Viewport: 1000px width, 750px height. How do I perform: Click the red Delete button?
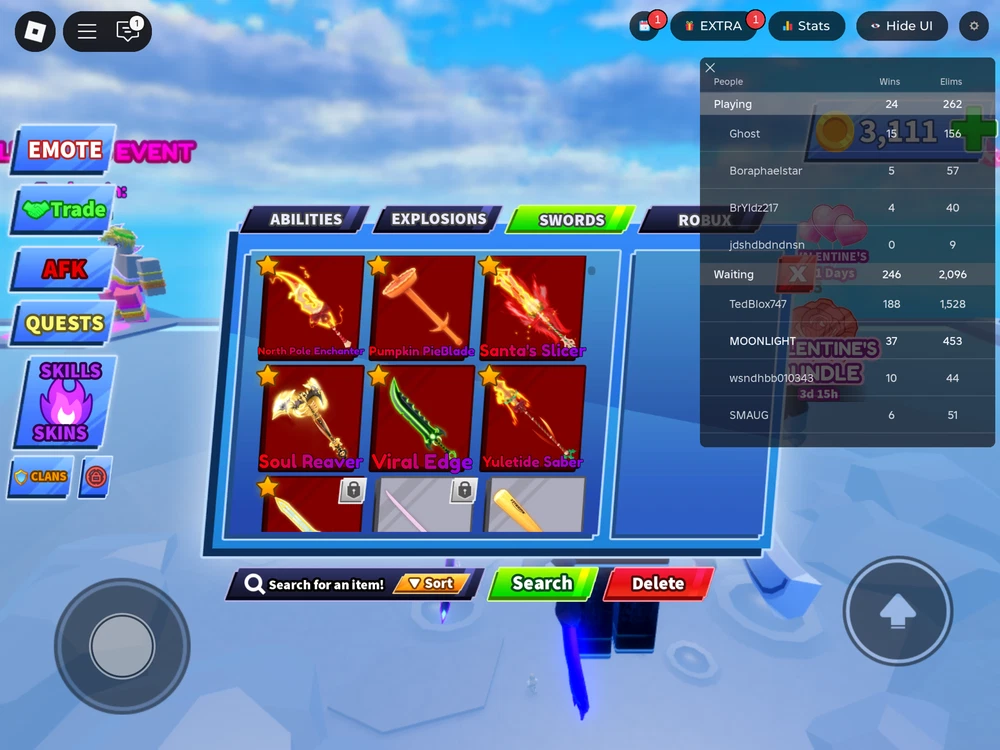pos(658,584)
